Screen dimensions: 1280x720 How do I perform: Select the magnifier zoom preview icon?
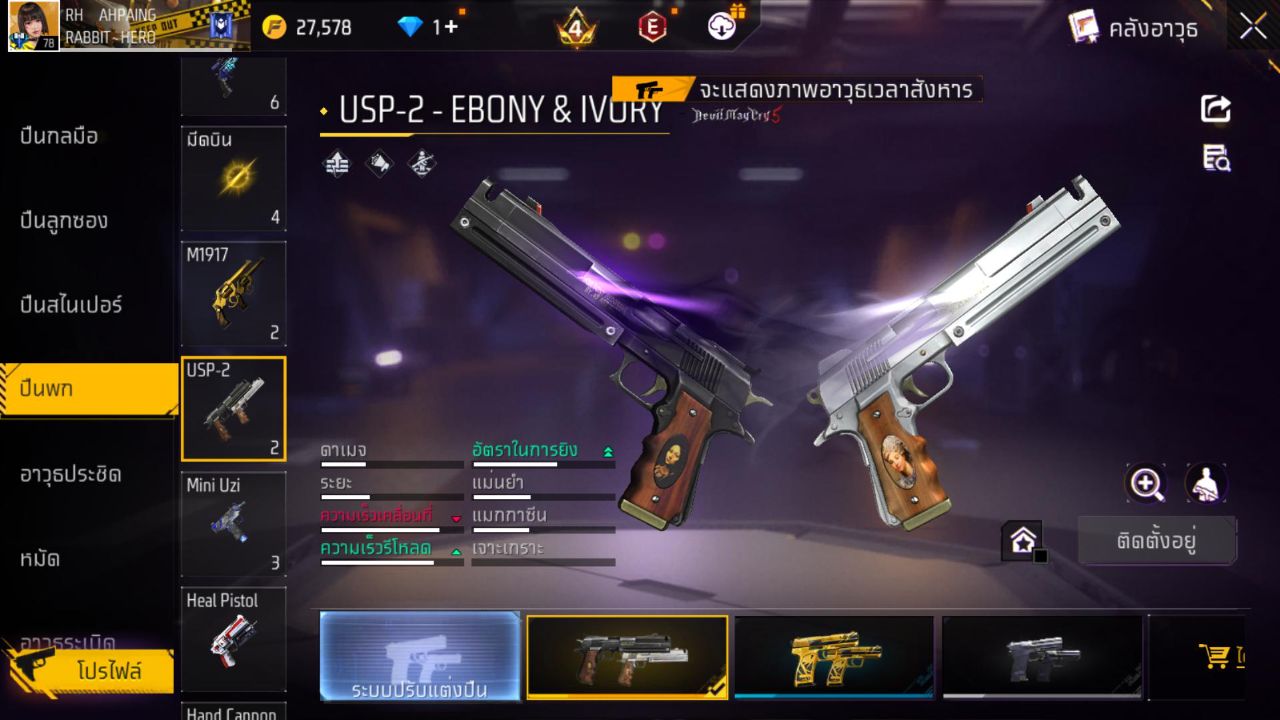click(1146, 484)
